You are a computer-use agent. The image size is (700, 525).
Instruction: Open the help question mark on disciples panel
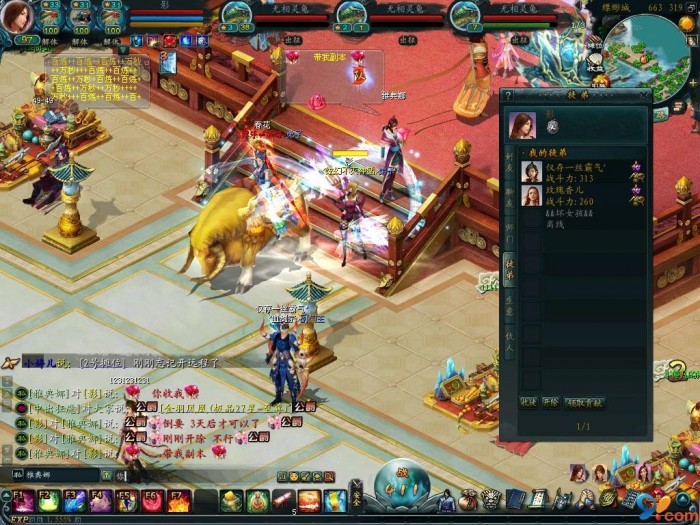tap(508, 96)
